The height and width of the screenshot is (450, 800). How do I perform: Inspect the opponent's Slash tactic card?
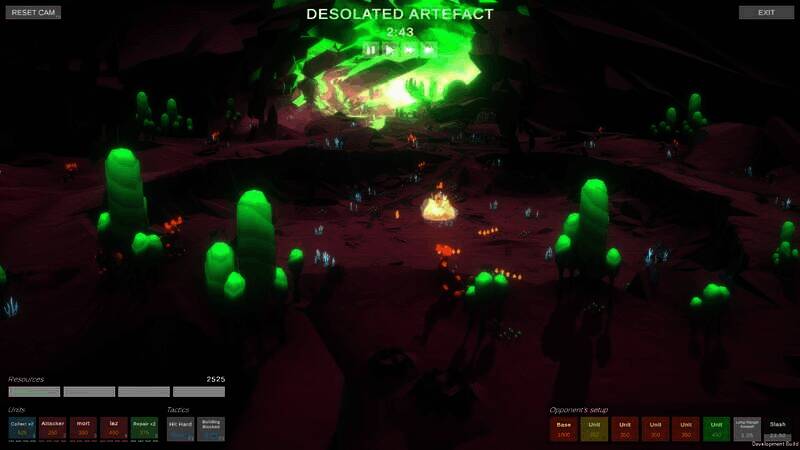pyautogui.click(x=778, y=429)
